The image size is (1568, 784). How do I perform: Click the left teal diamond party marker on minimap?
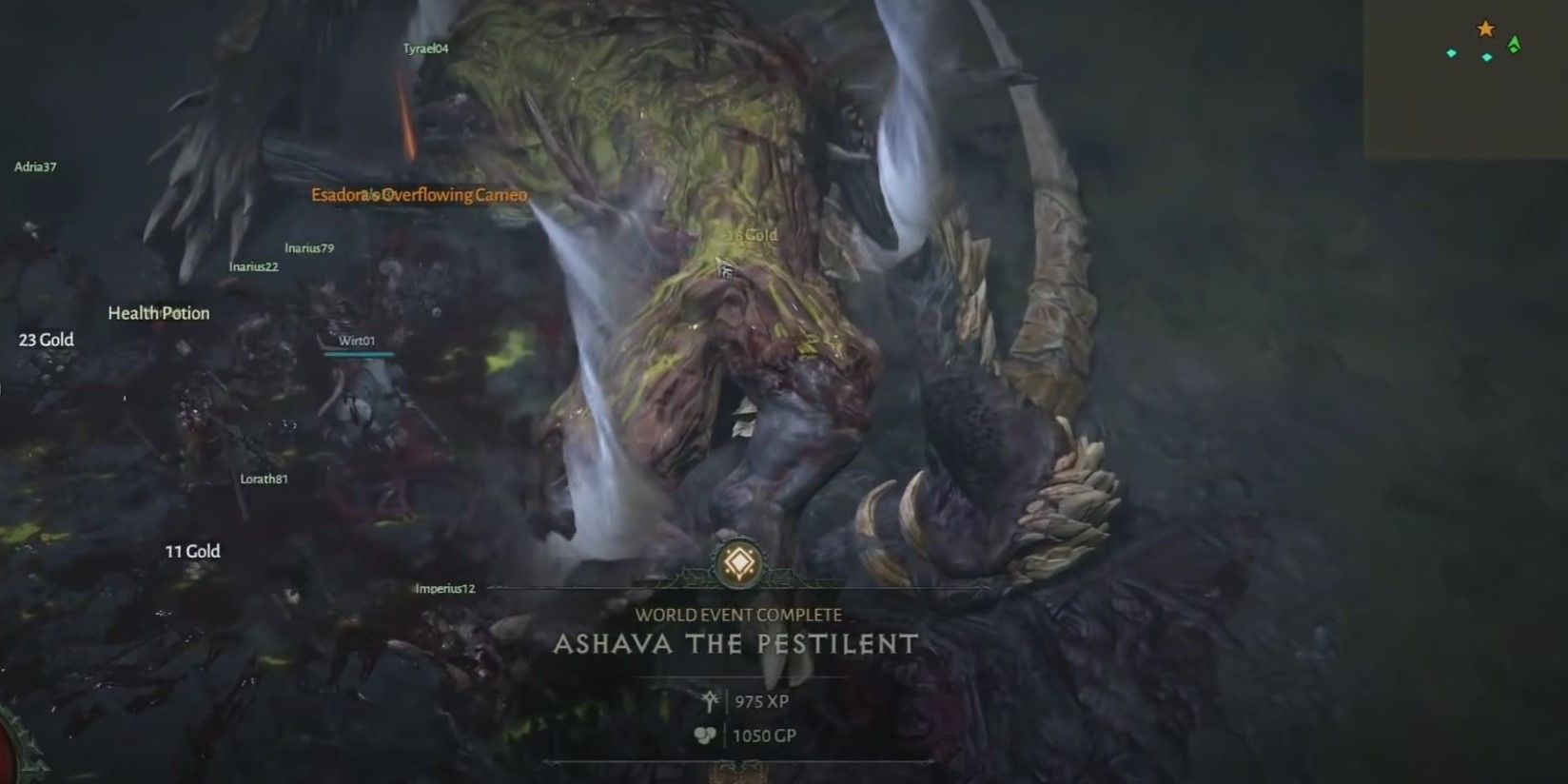[x=1450, y=53]
